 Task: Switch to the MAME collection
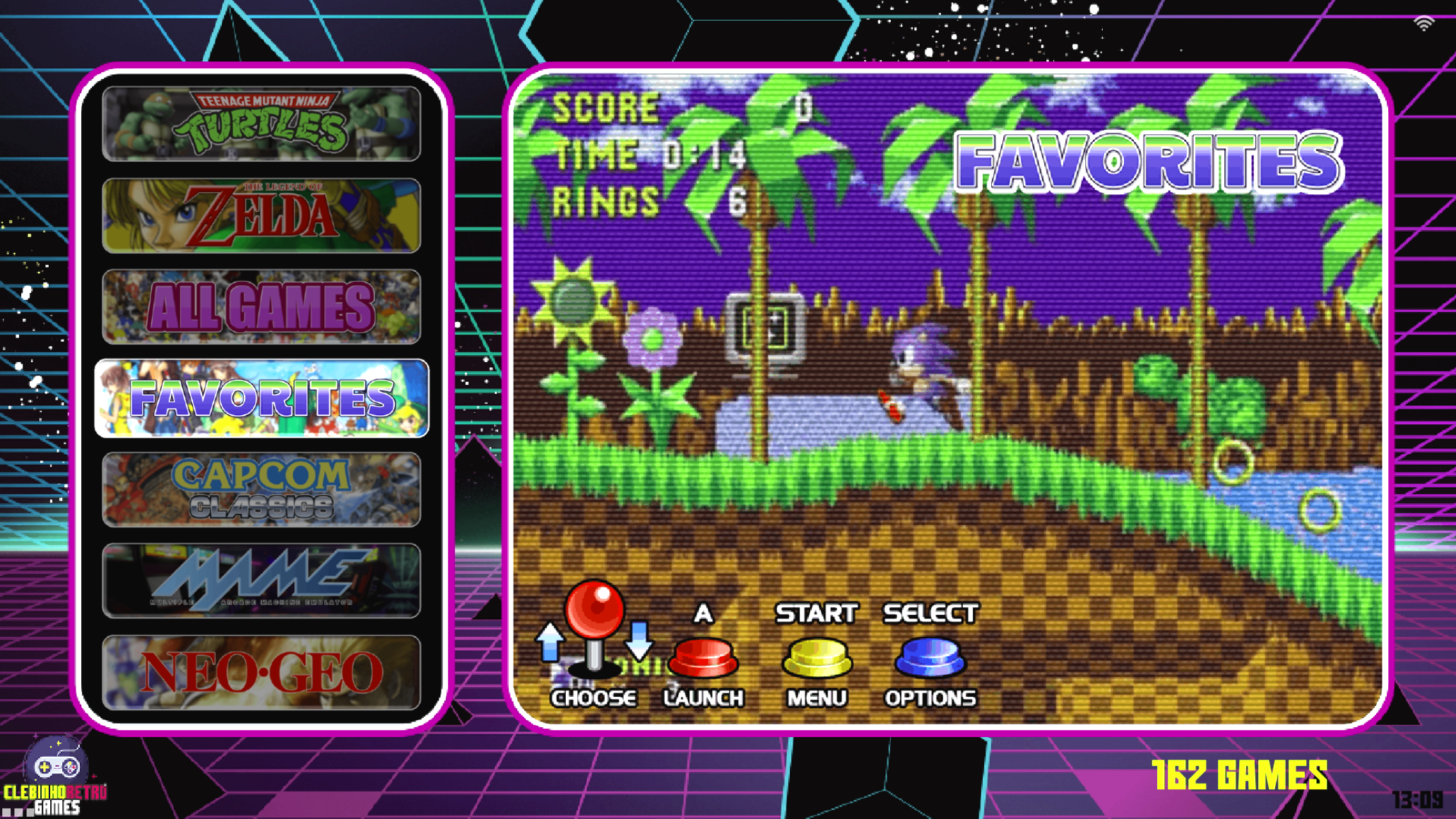pyautogui.click(x=261, y=580)
